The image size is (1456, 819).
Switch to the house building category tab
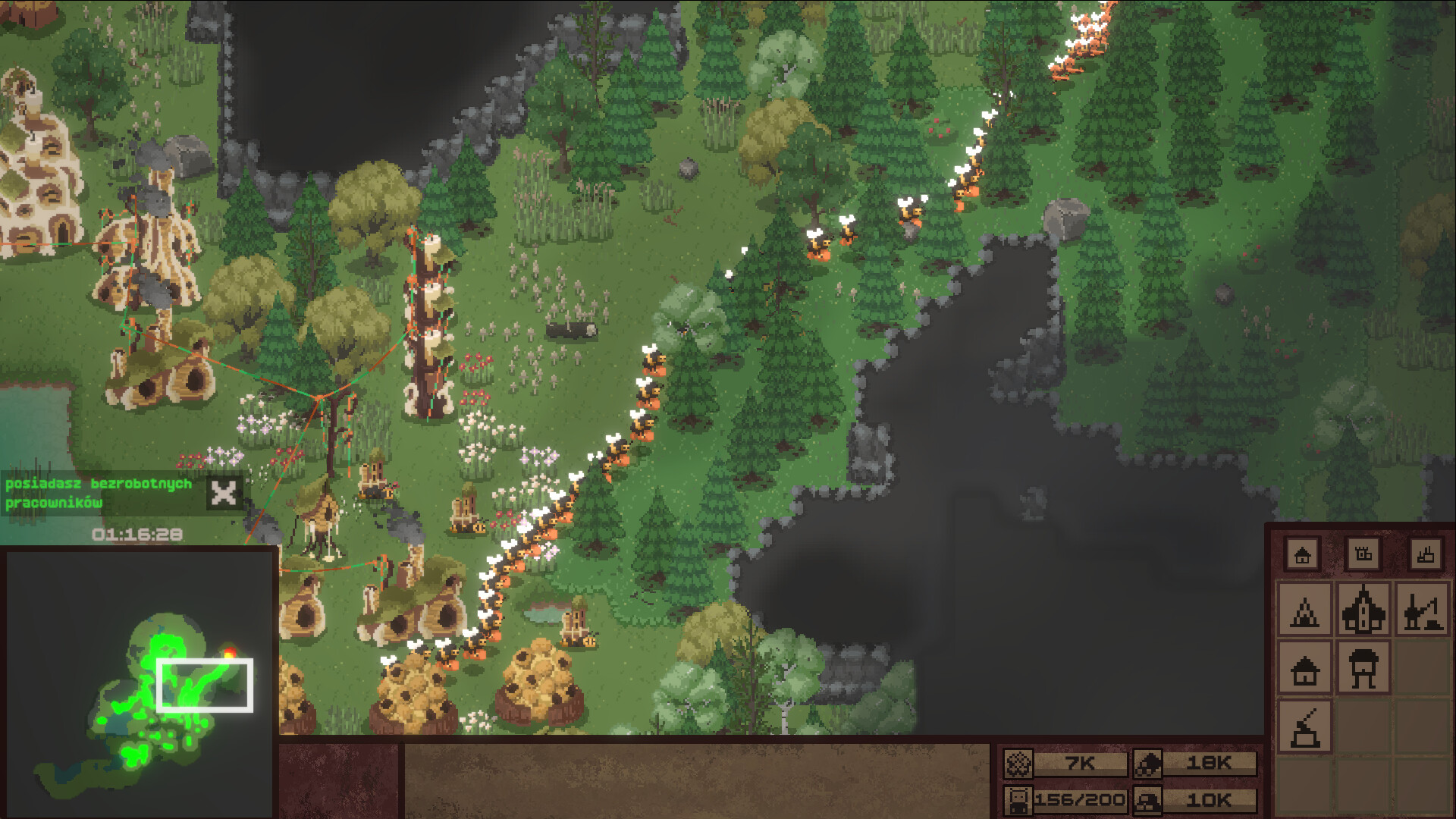pyautogui.click(x=1303, y=554)
